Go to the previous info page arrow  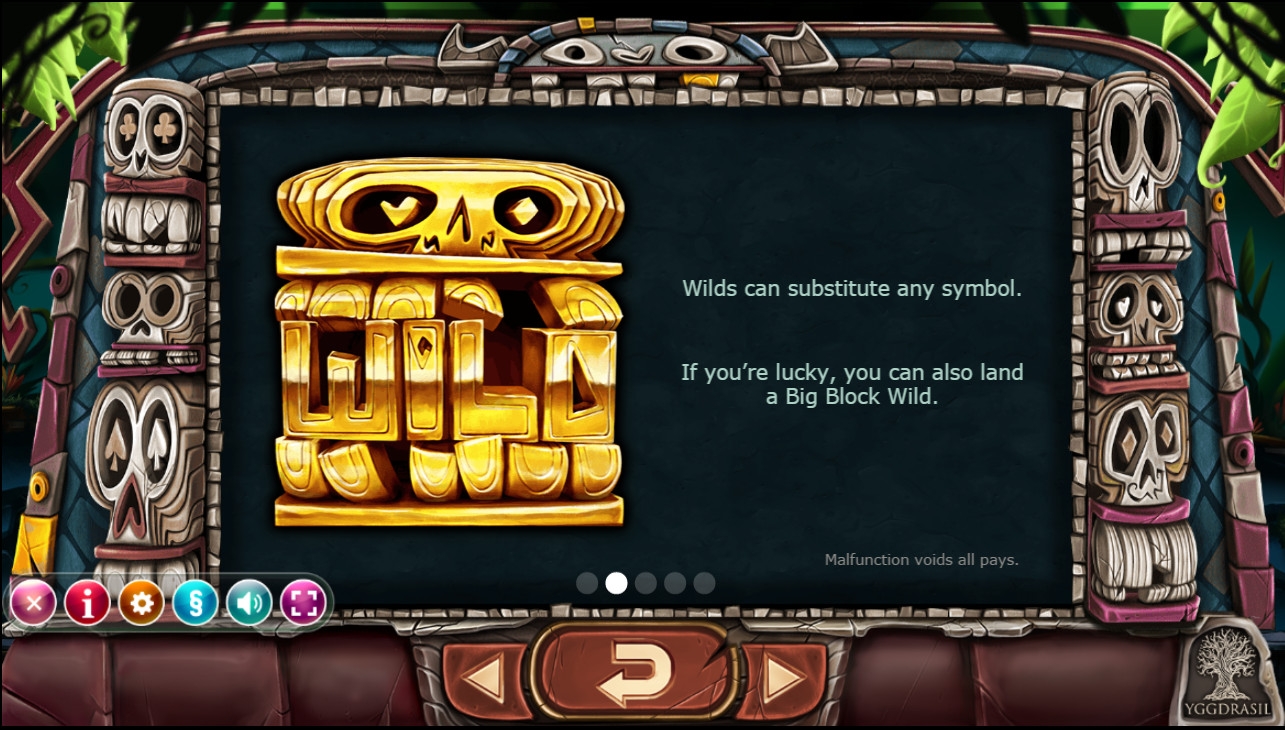486,680
